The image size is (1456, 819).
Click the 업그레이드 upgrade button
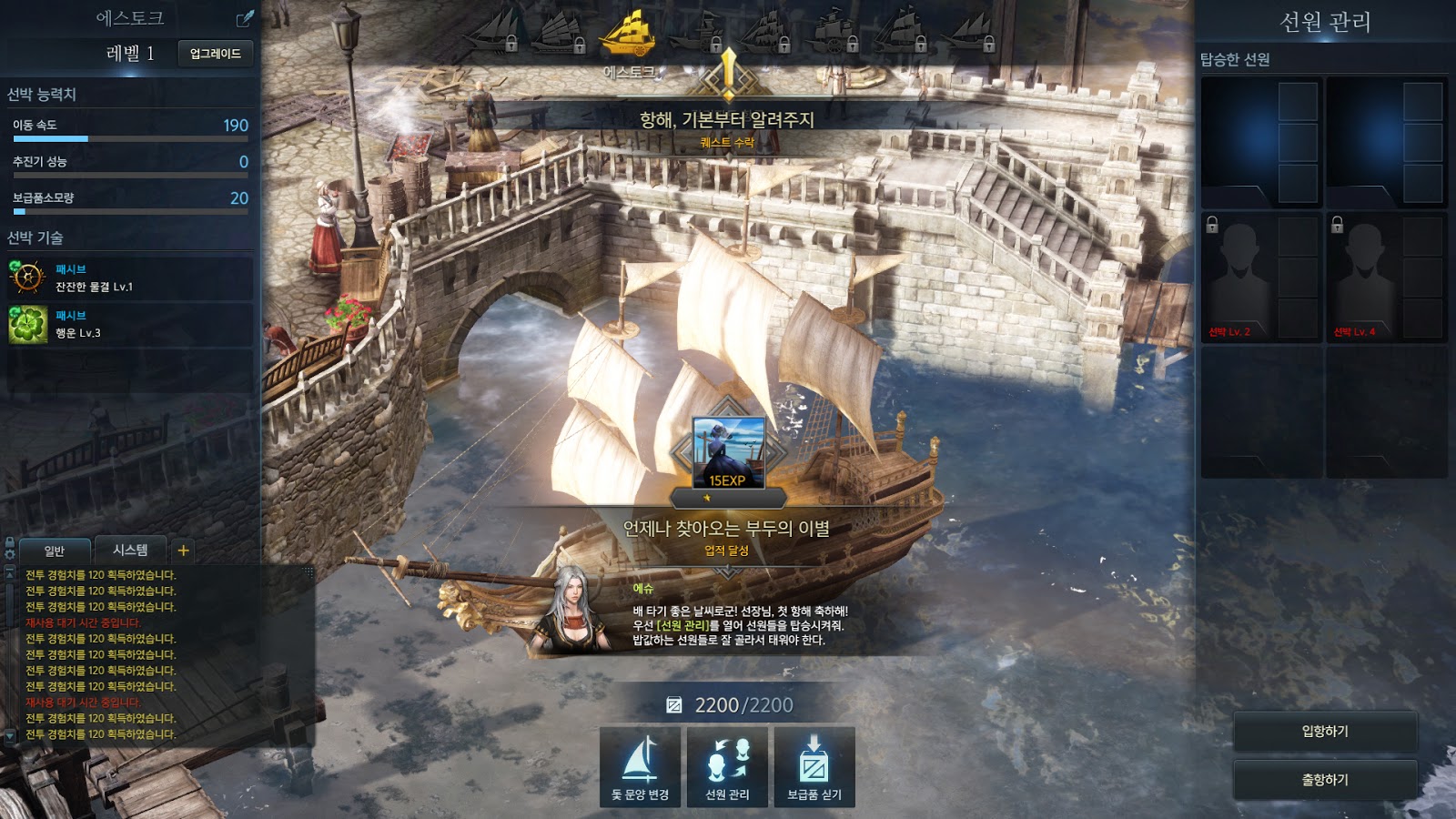pos(215,54)
